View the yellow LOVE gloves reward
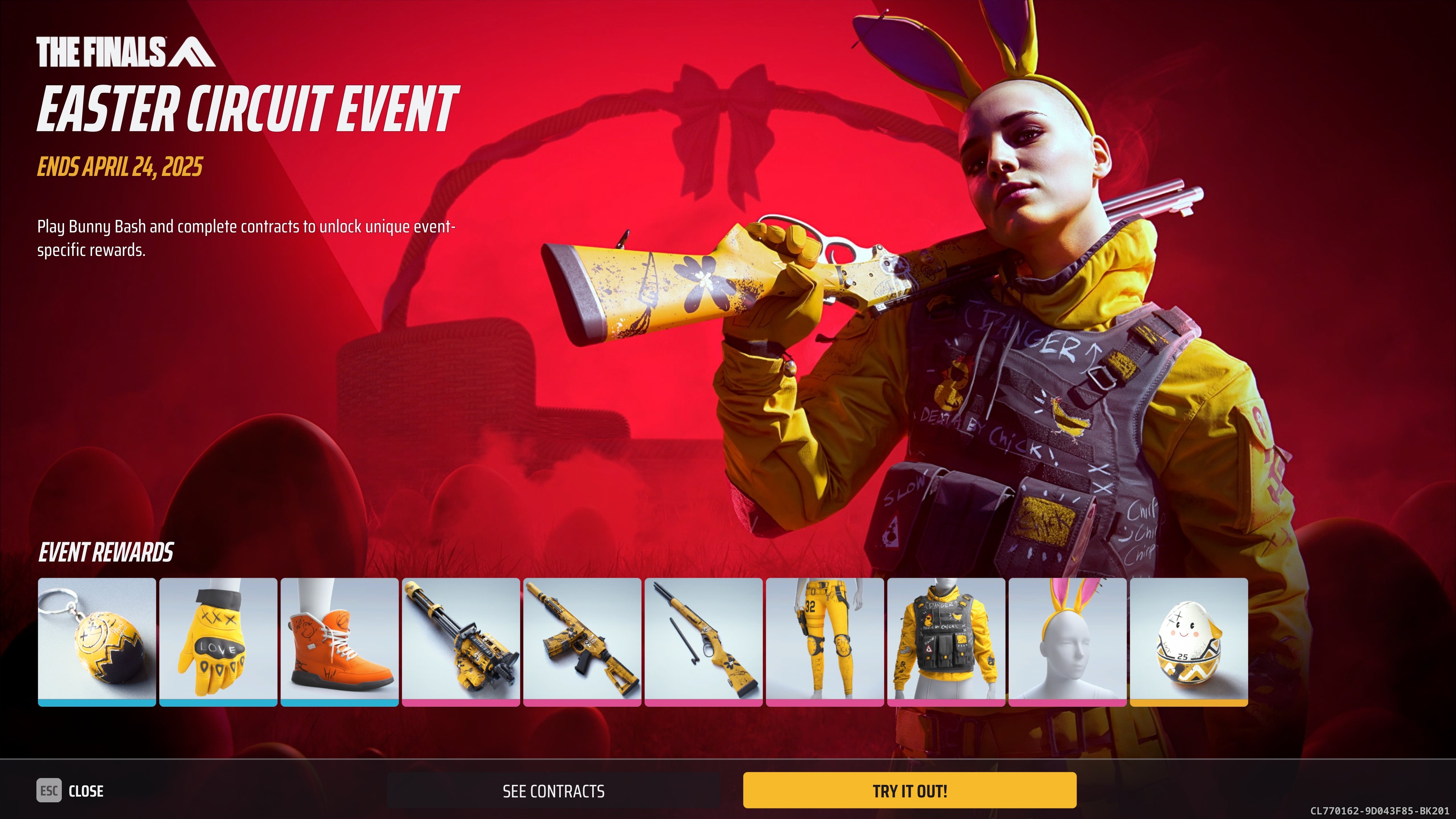Screen dimensions: 1456x819 point(218,641)
